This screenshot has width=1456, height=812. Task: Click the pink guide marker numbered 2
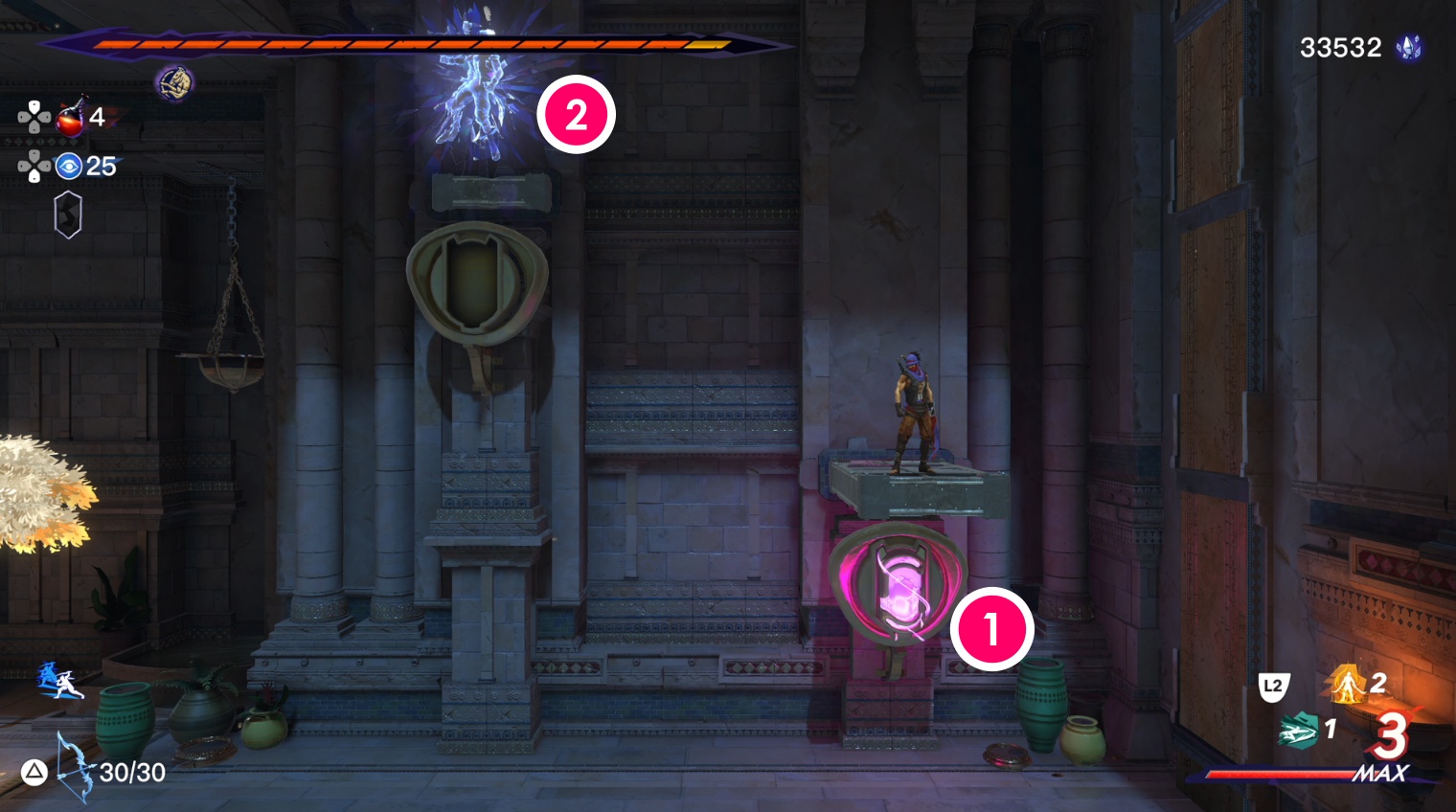tap(576, 115)
